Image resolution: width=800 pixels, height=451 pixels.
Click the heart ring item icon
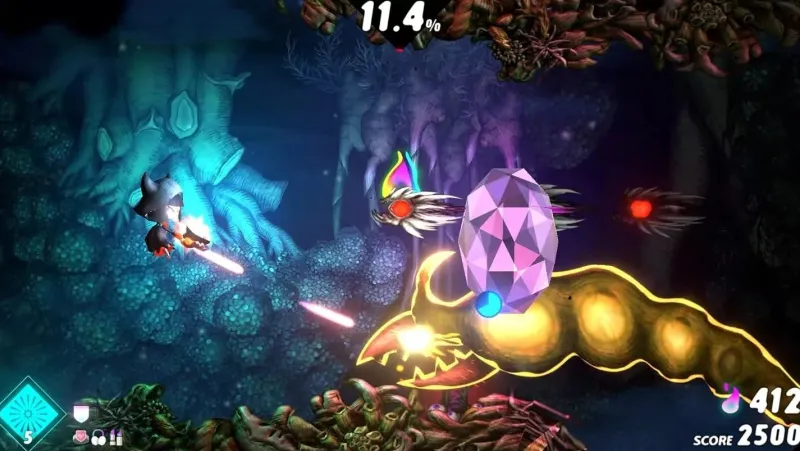[x=80, y=437]
